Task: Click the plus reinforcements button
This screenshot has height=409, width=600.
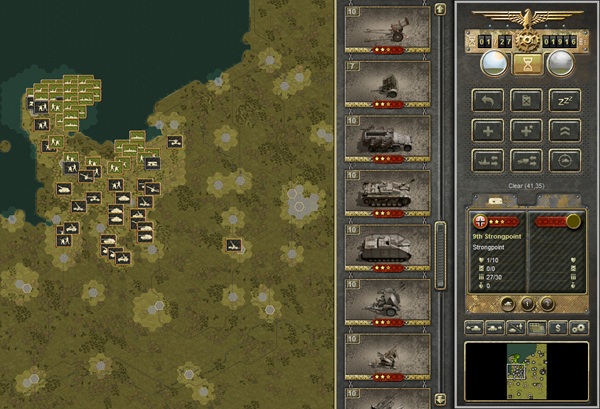Action: click(487, 130)
